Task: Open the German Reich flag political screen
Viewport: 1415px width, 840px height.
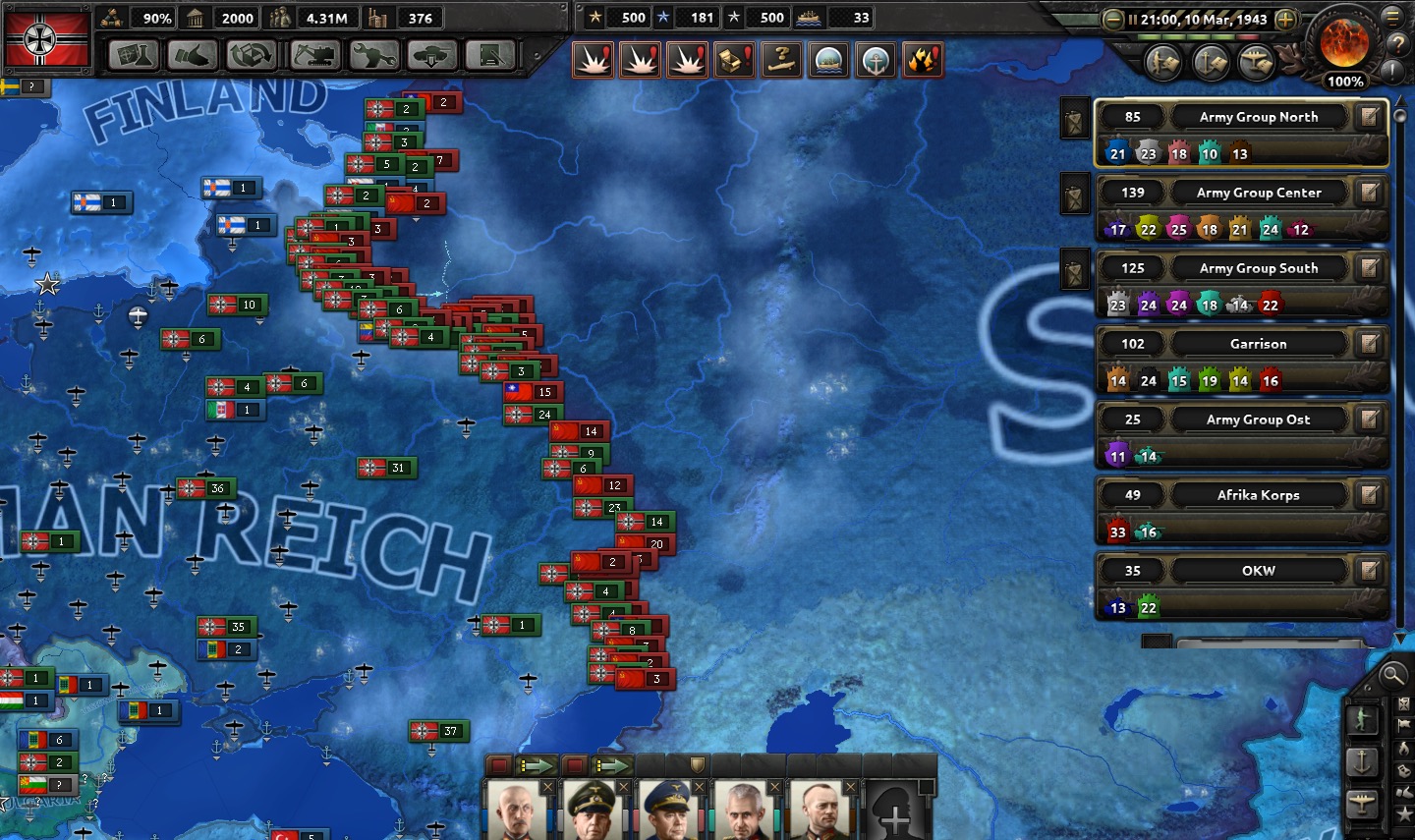Action: tap(46, 39)
